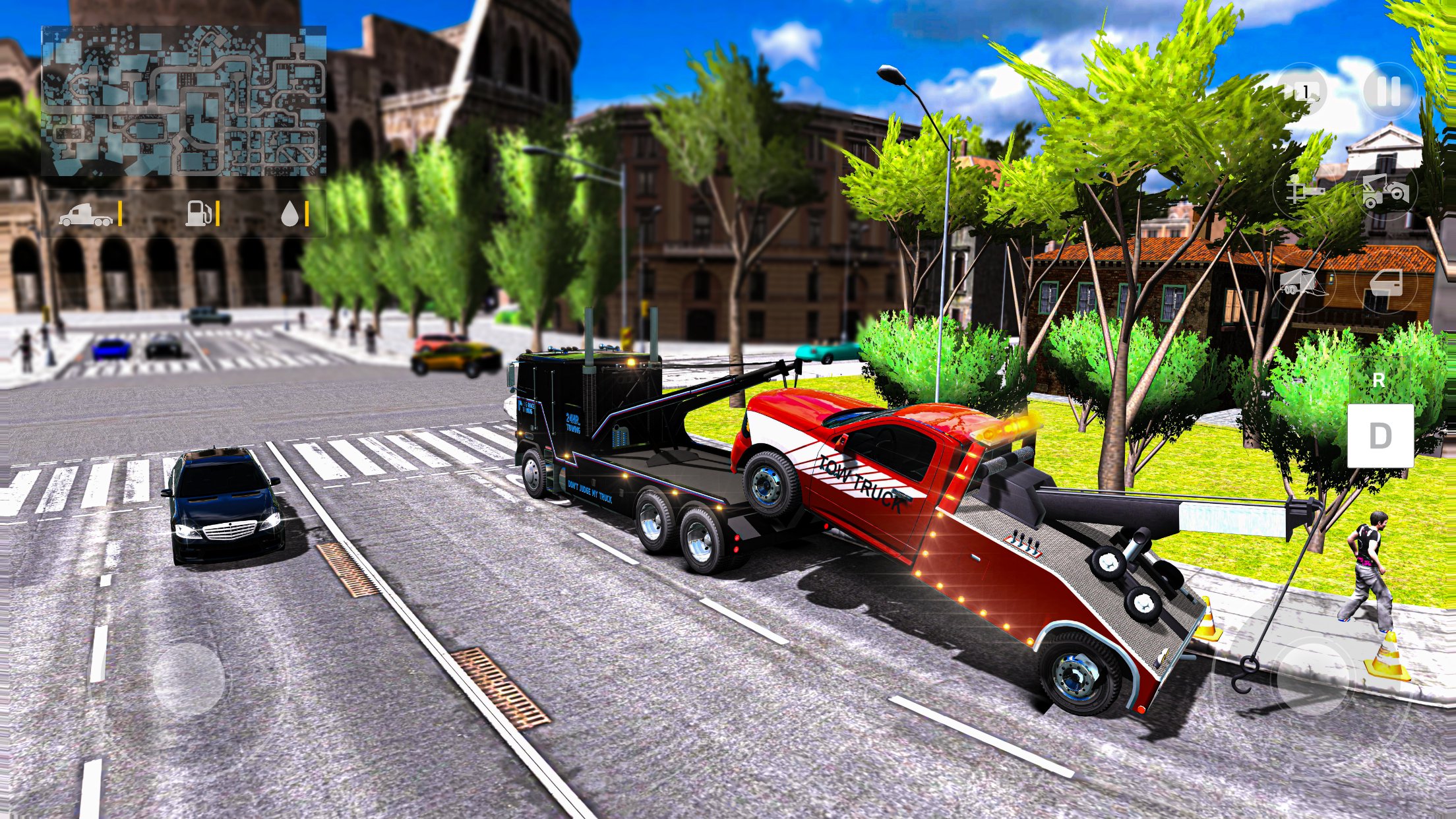Switch camera view with the camera 1 button

[x=1302, y=92]
